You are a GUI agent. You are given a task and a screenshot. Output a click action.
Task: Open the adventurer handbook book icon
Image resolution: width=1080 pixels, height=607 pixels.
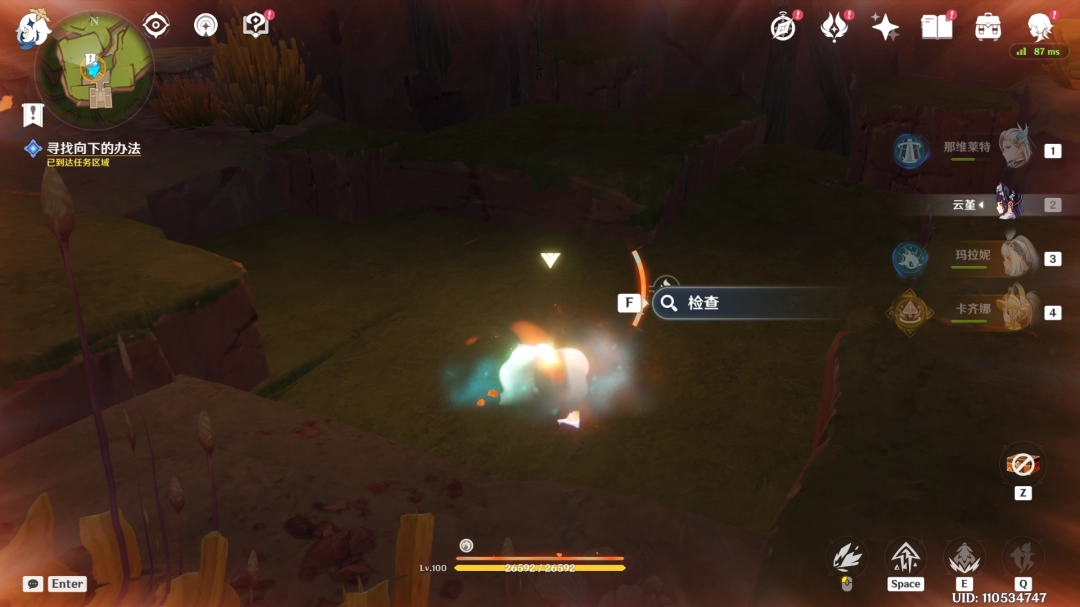click(x=937, y=27)
